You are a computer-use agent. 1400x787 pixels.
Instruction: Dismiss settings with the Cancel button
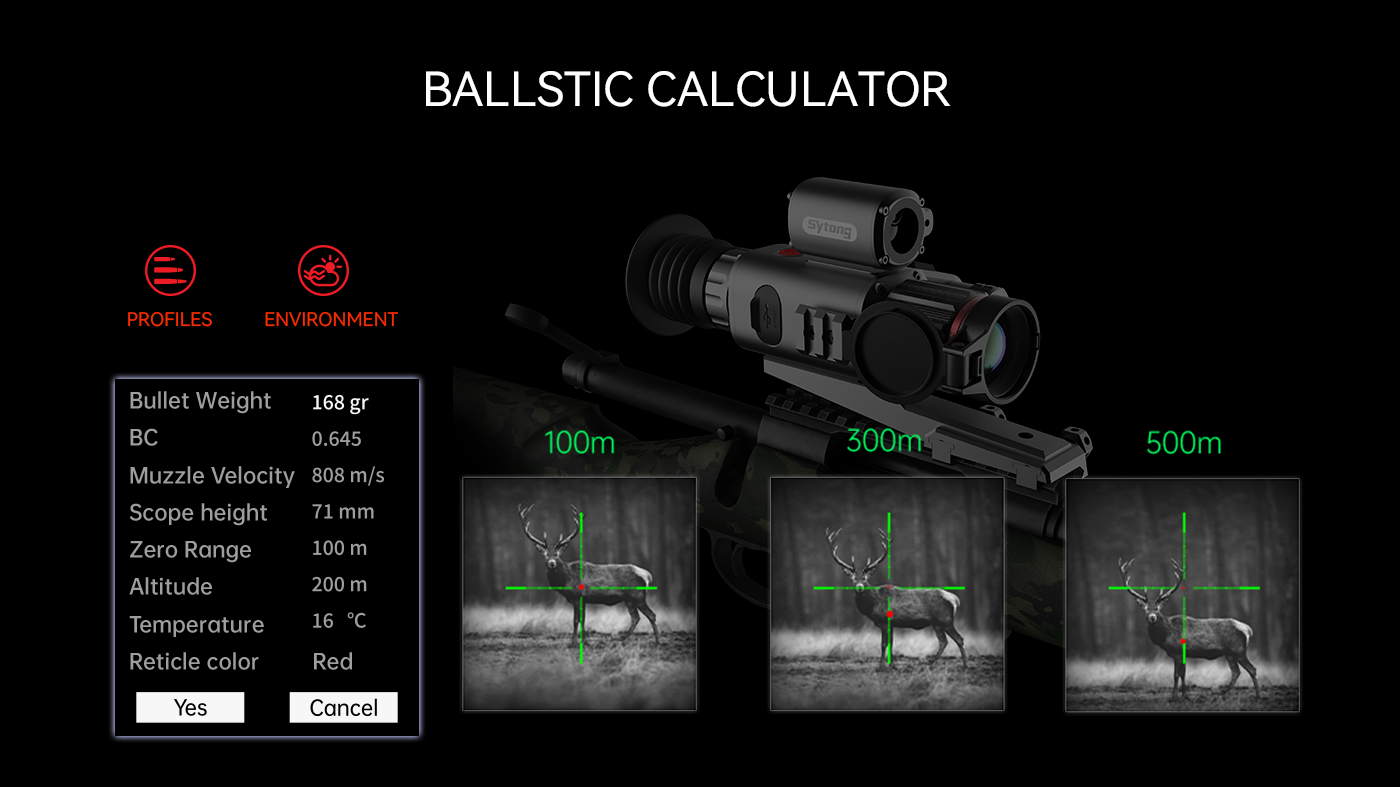tap(343, 707)
